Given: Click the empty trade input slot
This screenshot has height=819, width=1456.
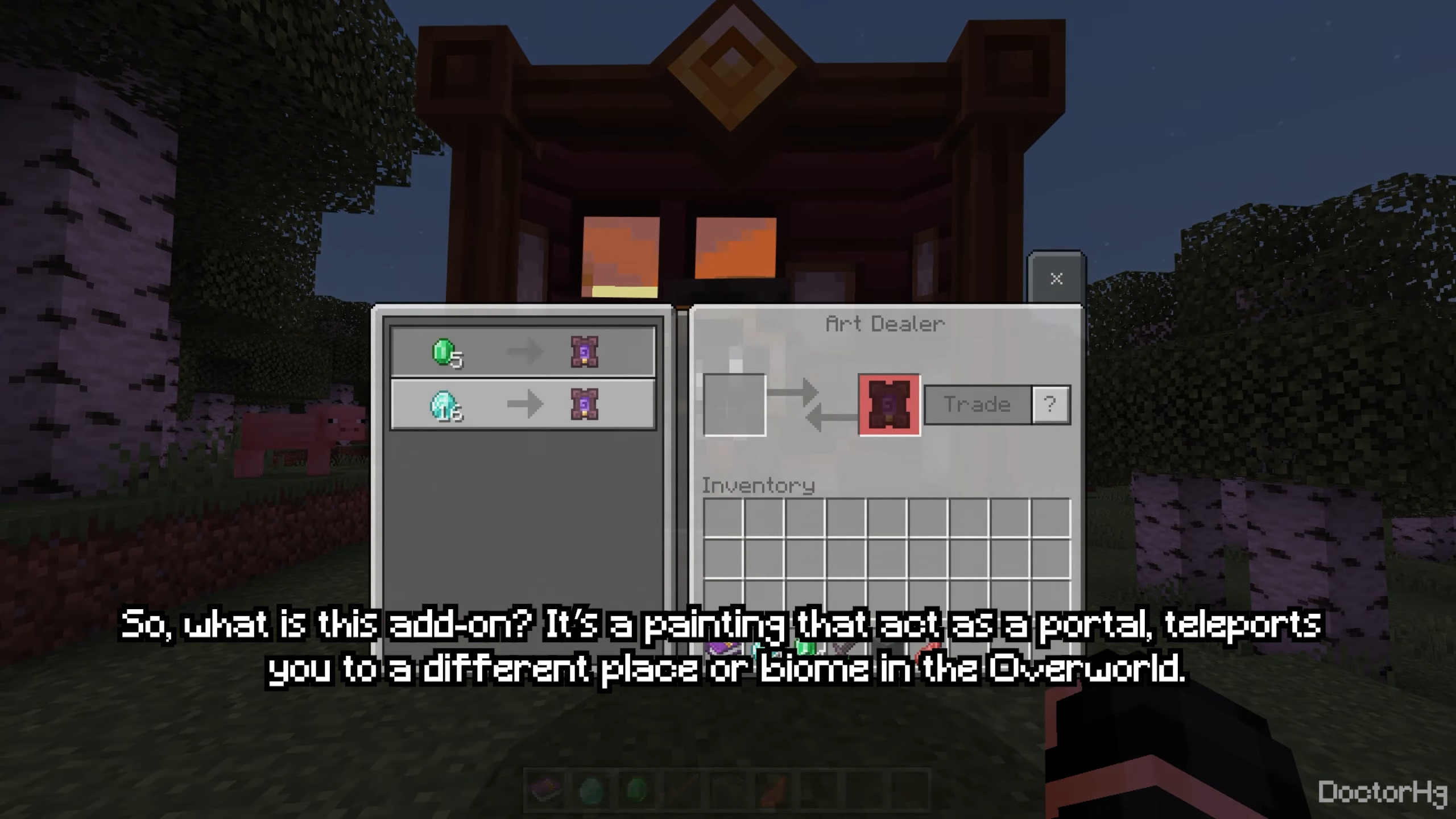Looking at the screenshot, I should (734, 405).
